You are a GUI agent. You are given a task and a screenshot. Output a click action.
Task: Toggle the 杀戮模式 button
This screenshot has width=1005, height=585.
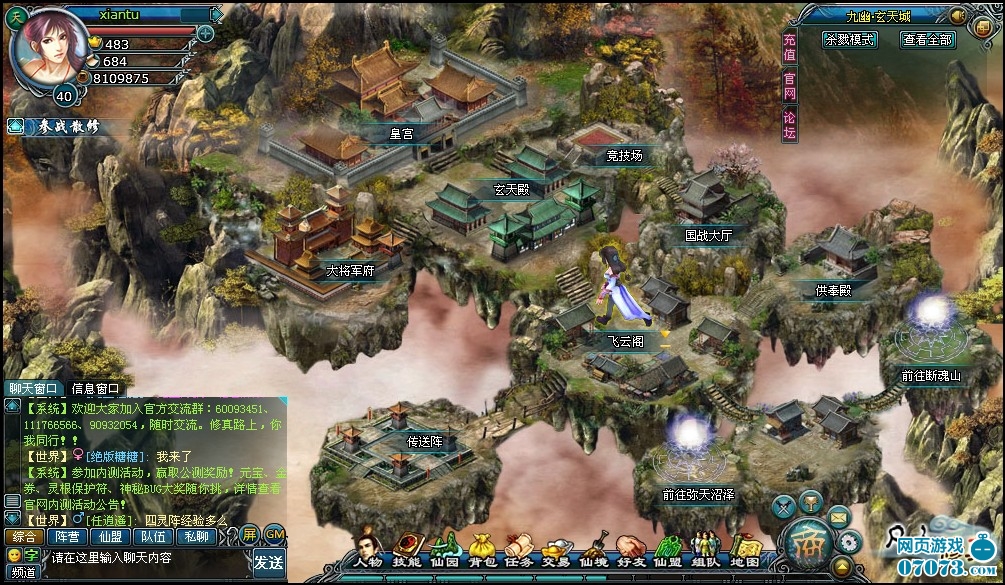point(850,40)
